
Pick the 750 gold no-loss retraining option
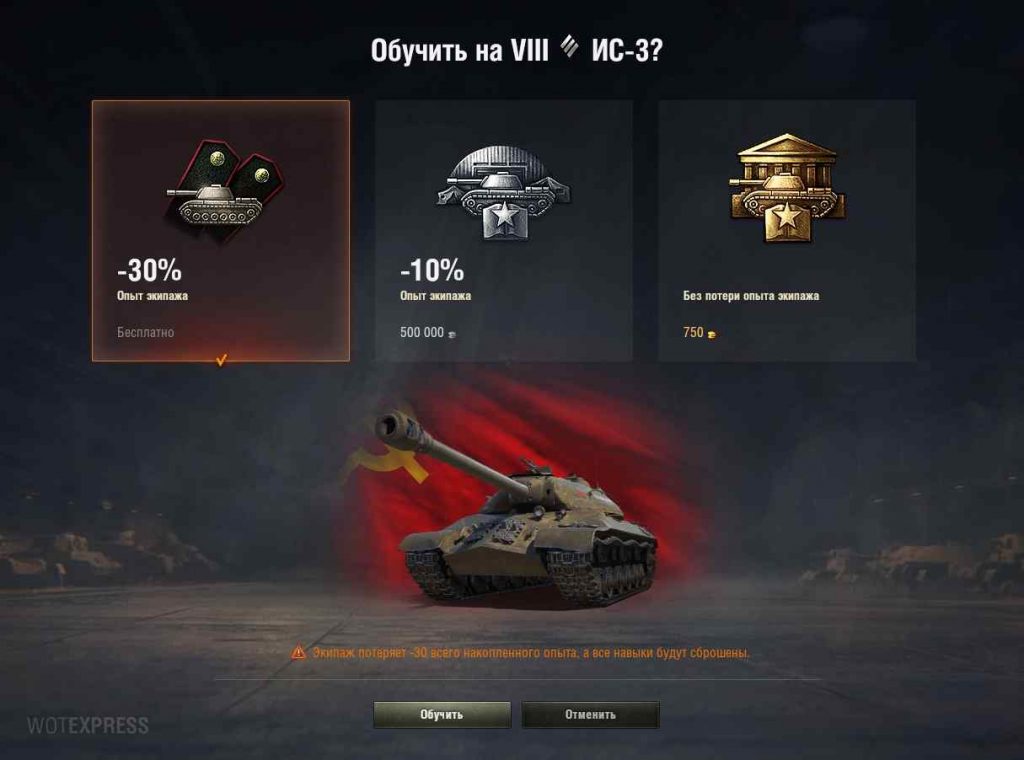787,230
